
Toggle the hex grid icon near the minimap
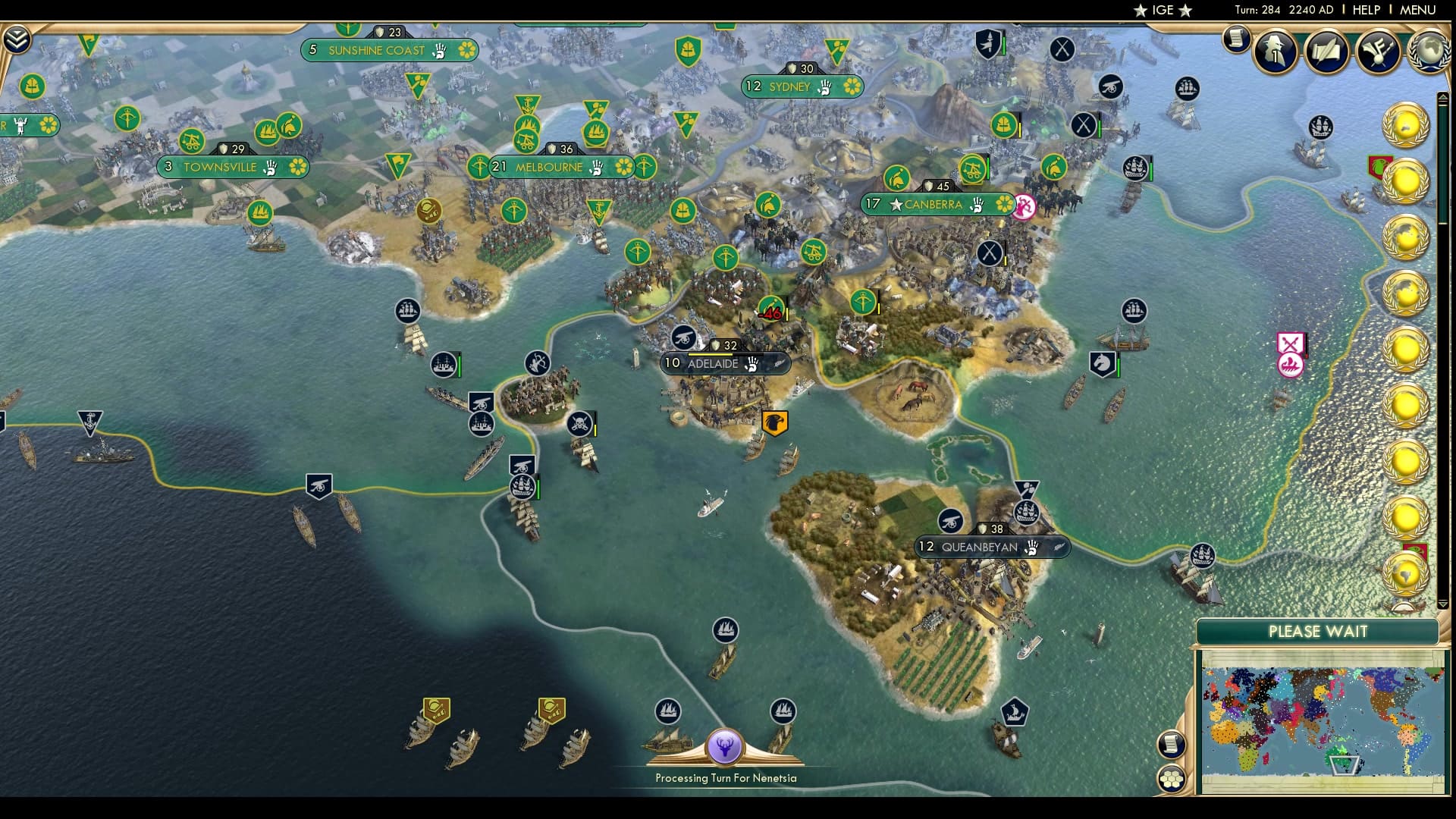point(1172,777)
